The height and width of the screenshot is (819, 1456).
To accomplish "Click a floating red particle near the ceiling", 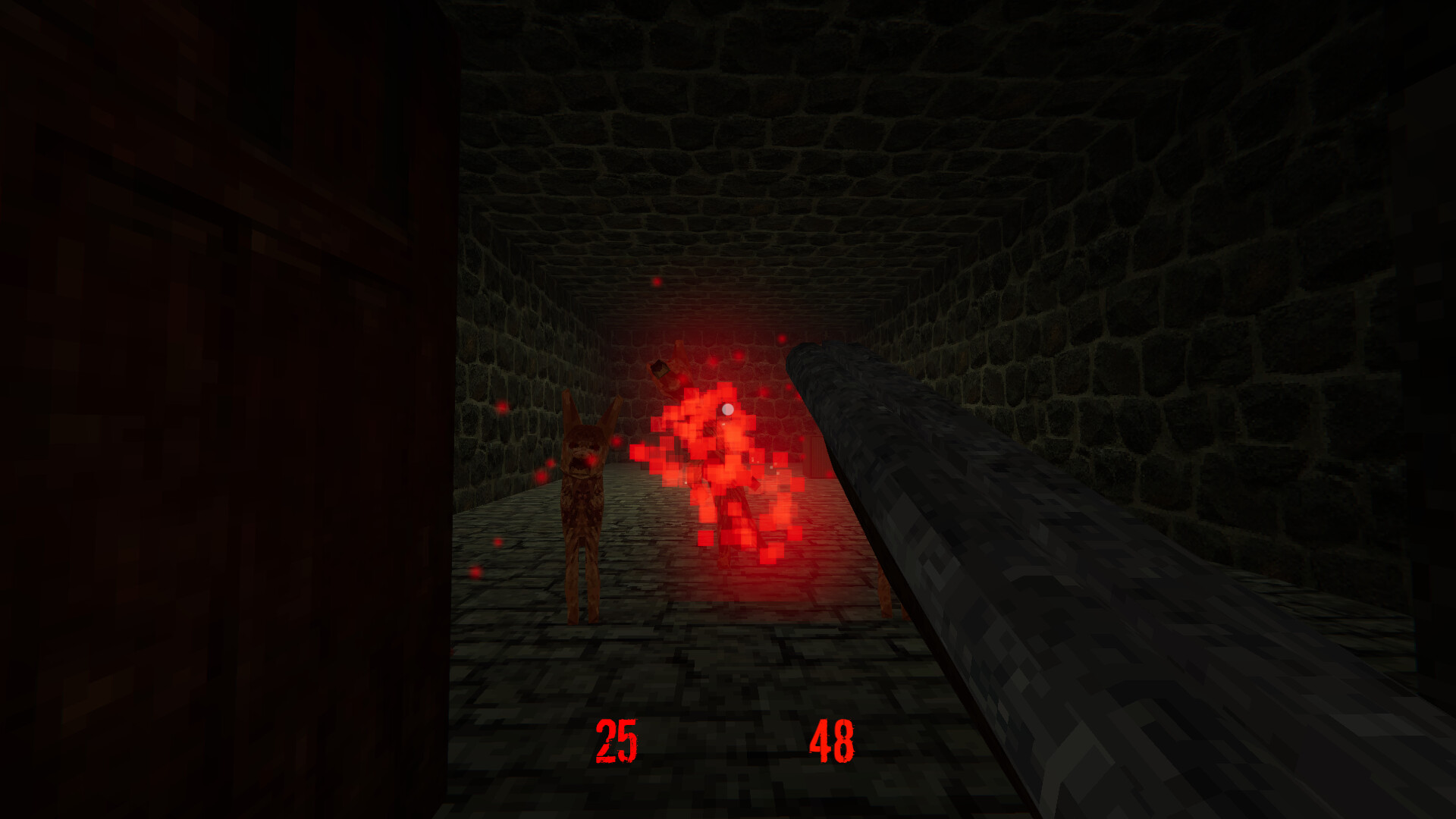I will click(656, 282).
